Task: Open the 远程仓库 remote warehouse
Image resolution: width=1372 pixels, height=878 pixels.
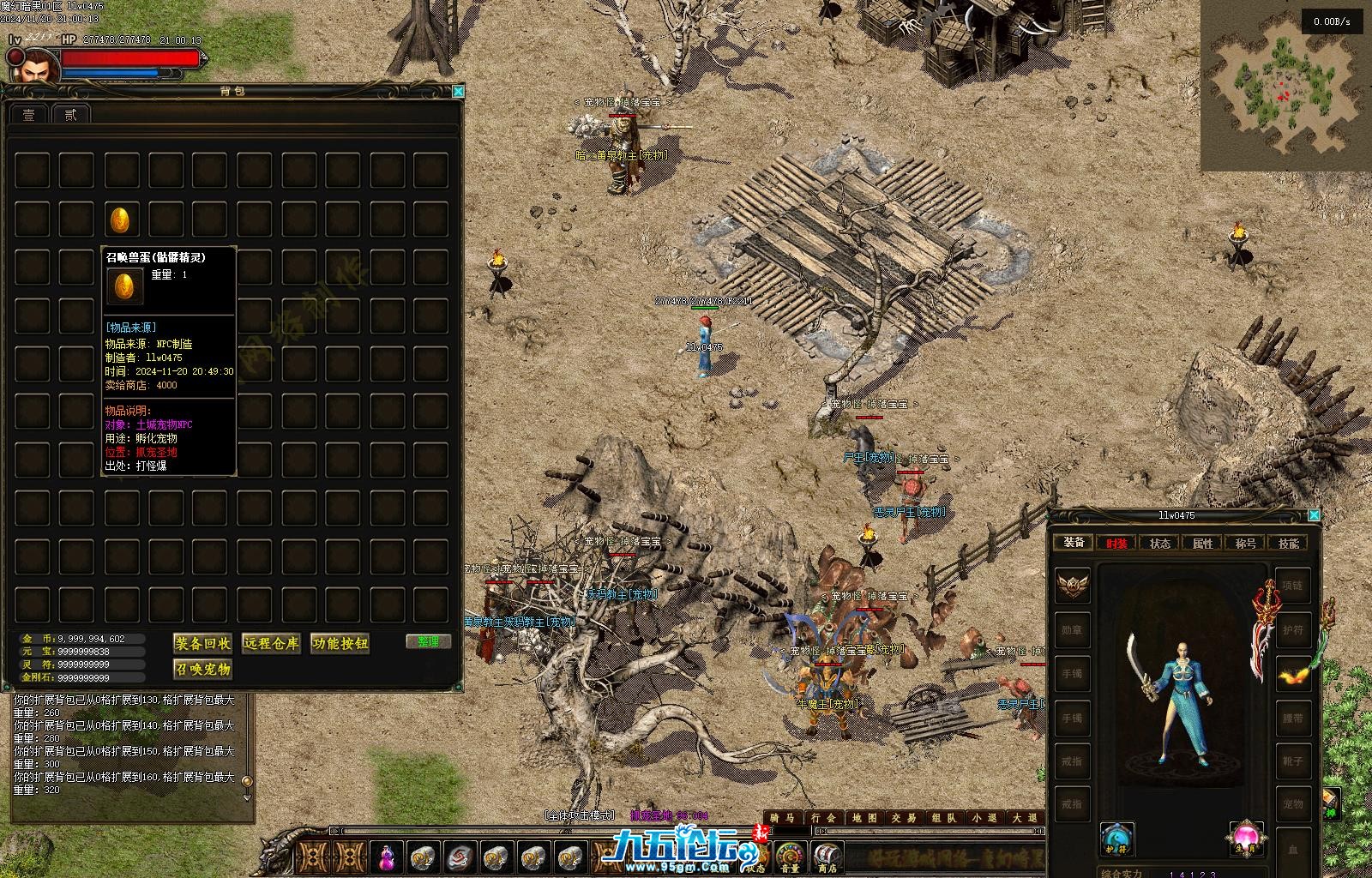Action: click(271, 643)
